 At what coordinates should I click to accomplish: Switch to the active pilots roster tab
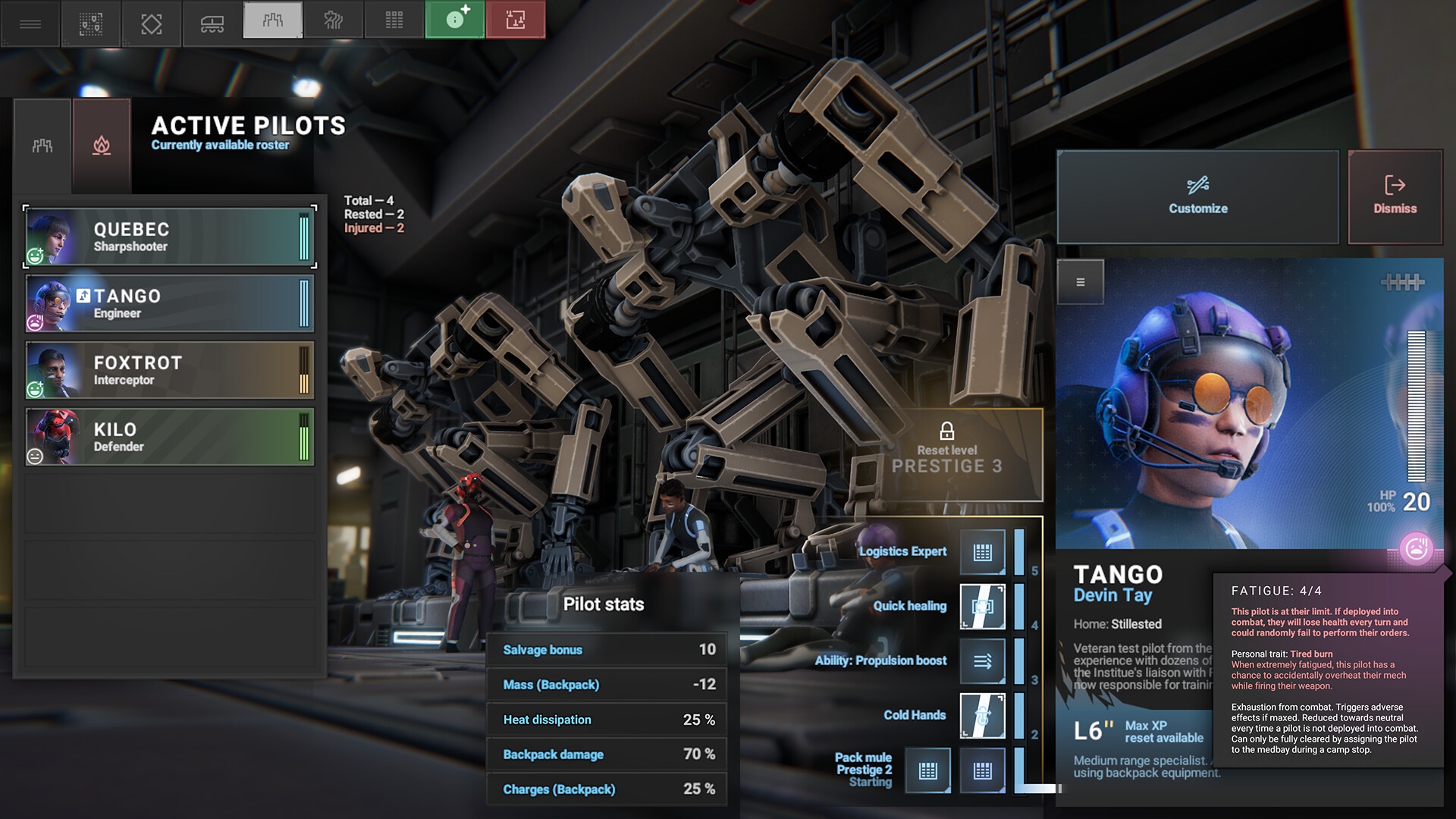click(x=42, y=146)
